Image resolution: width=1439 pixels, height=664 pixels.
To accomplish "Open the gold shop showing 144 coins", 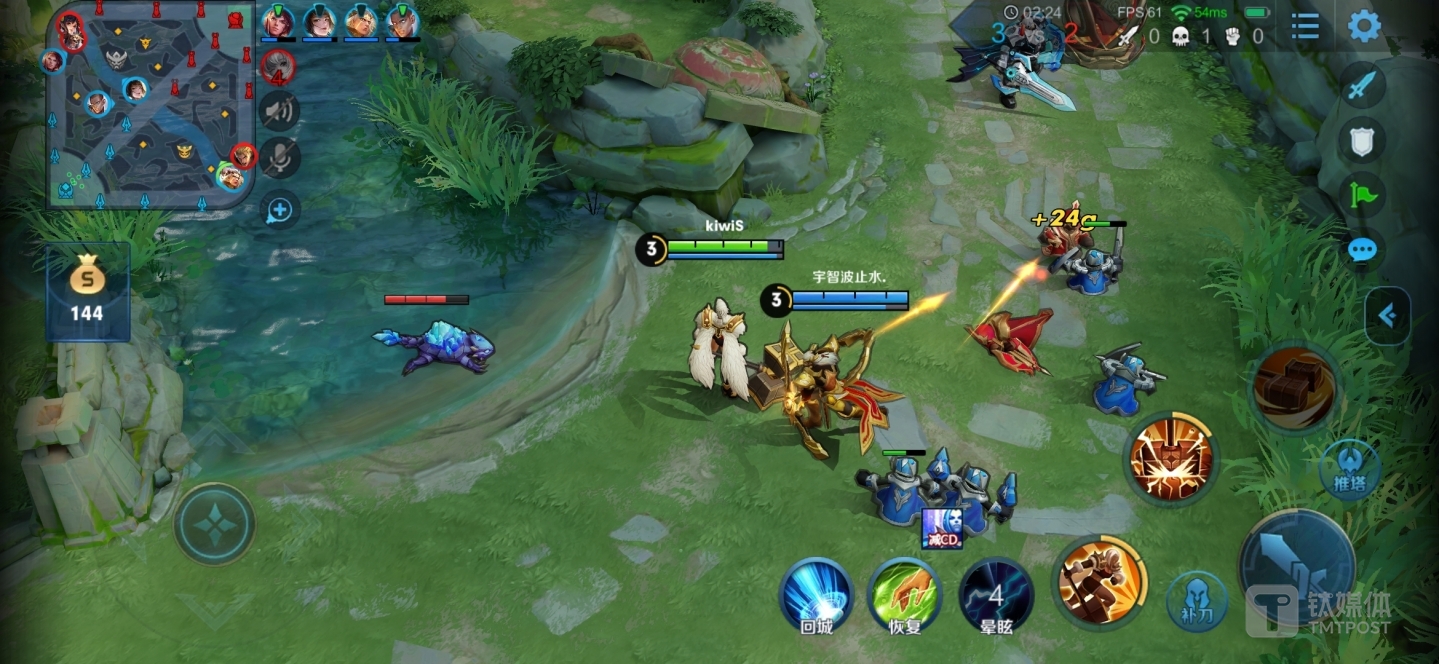I will pos(87,291).
